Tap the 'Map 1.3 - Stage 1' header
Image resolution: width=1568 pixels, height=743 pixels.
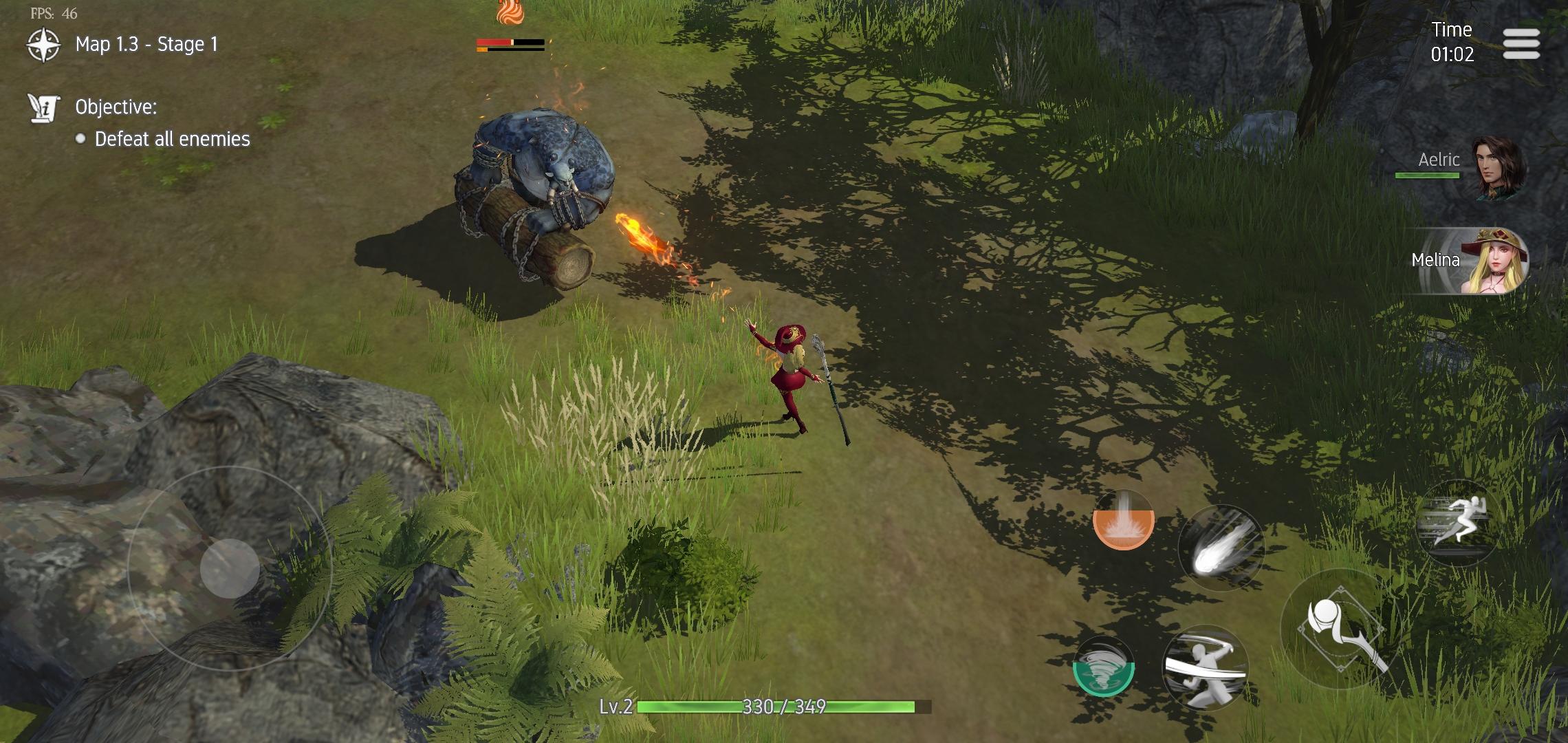click(146, 43)
